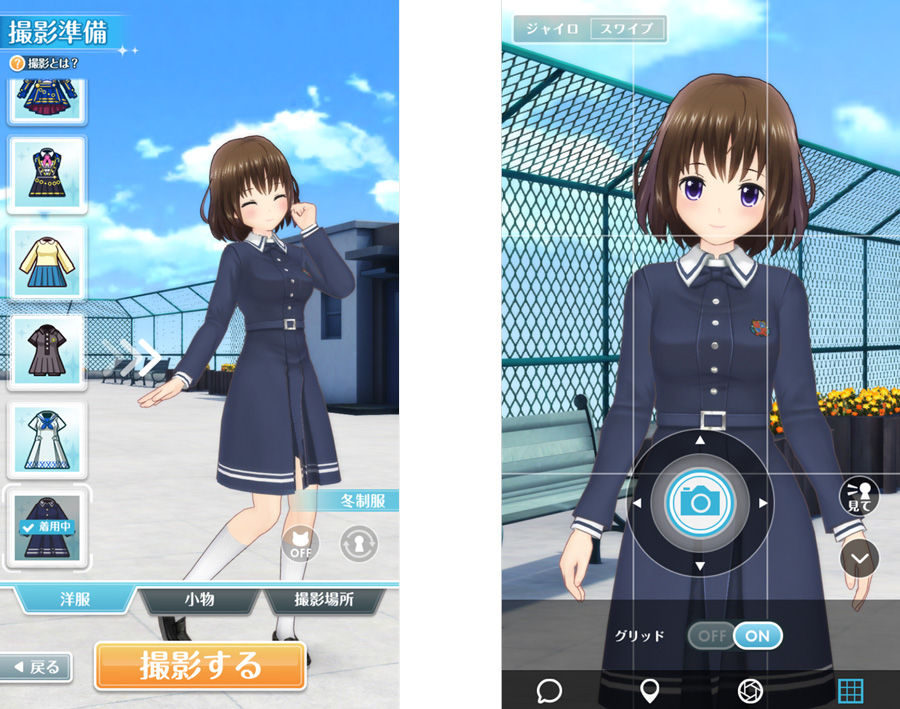Switch camera control to ジャイロ mode
The image size is (900, 709).
click(552, 29)
